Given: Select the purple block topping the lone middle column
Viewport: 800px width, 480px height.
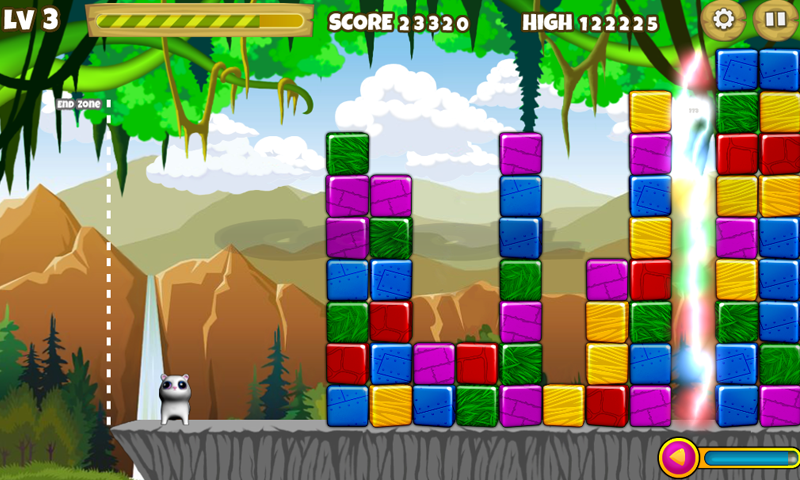Looking at the screenshot, I should pos(520,154).
